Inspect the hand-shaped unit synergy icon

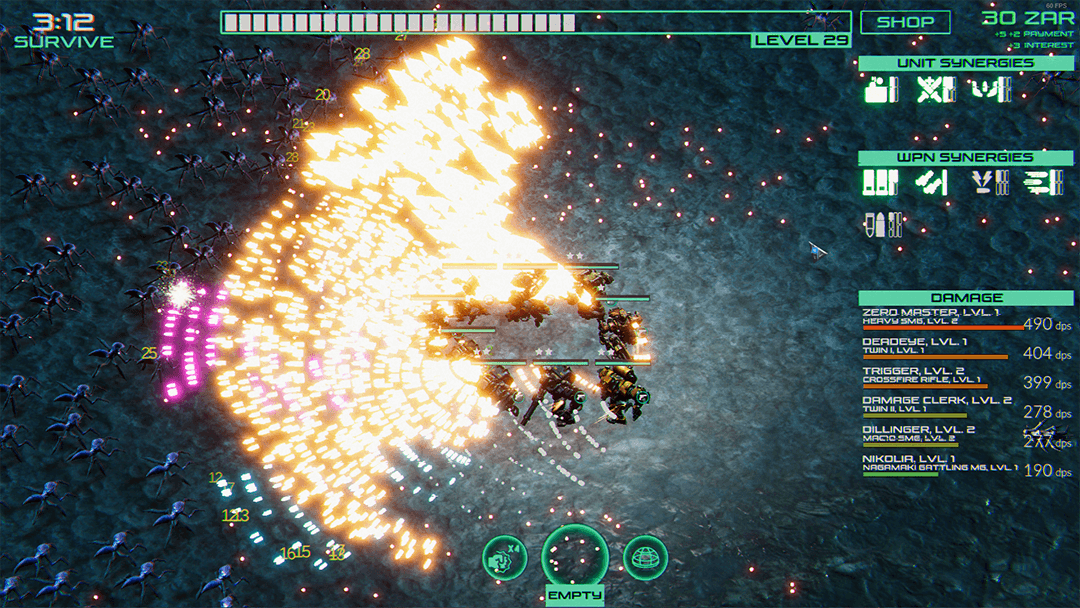(x=990, y=90)
